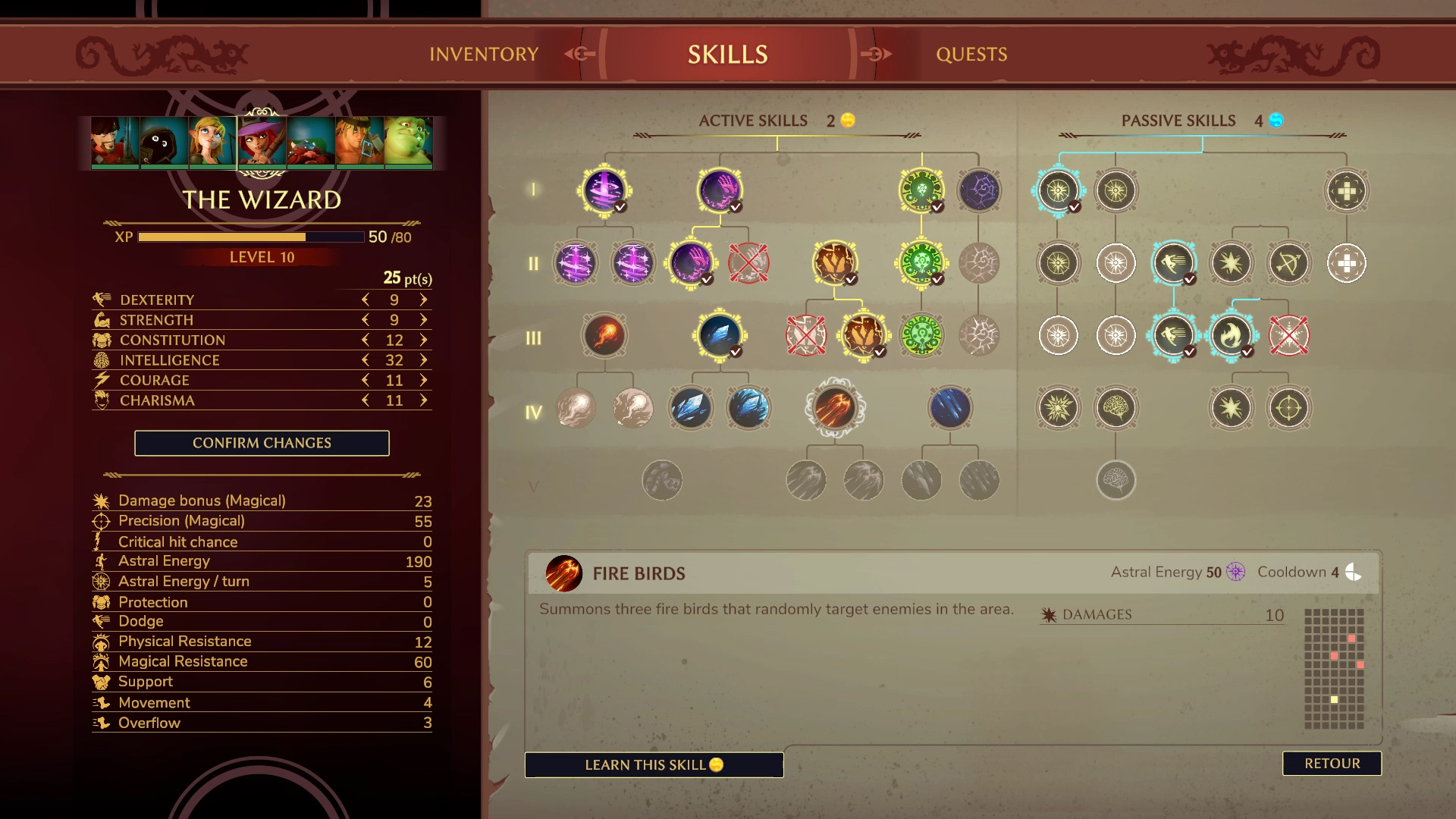Confirm the attribute changes
The width and height of the screenshot is (1456, 819).
click(262, 443)
